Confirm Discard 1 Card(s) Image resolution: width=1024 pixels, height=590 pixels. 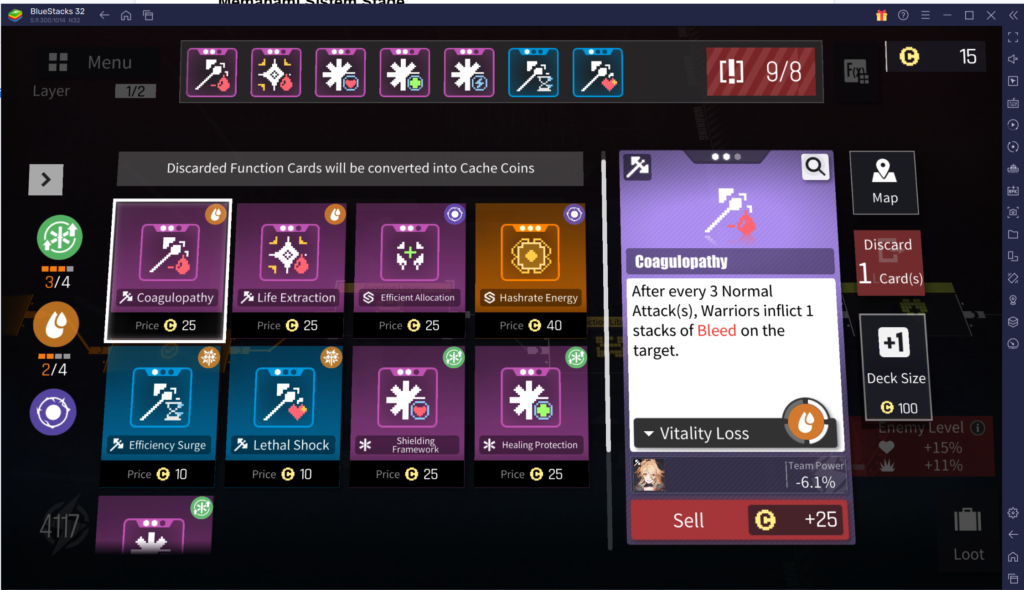coord(887,261)
